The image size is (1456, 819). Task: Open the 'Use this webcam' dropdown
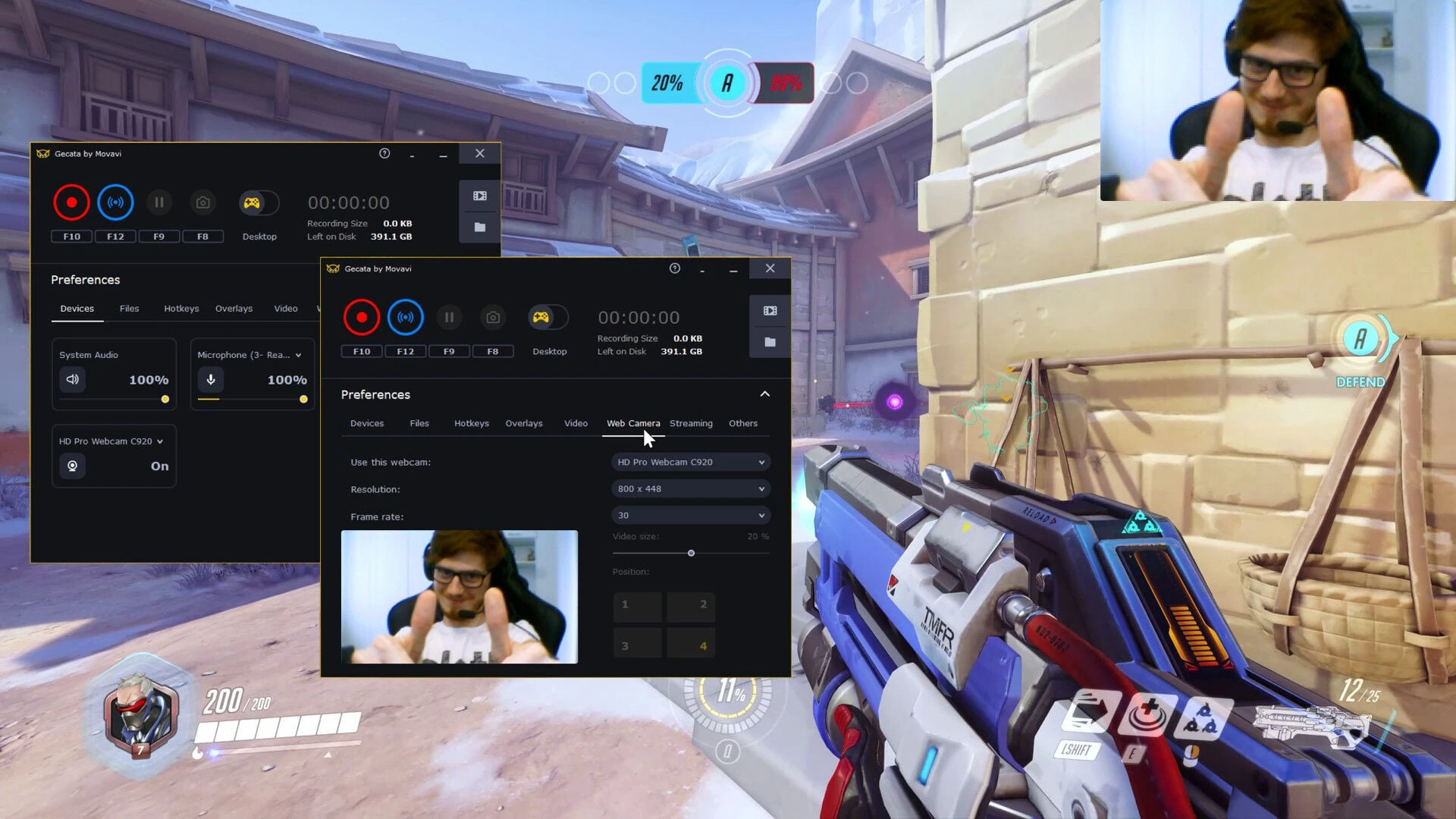coord(690,462)
